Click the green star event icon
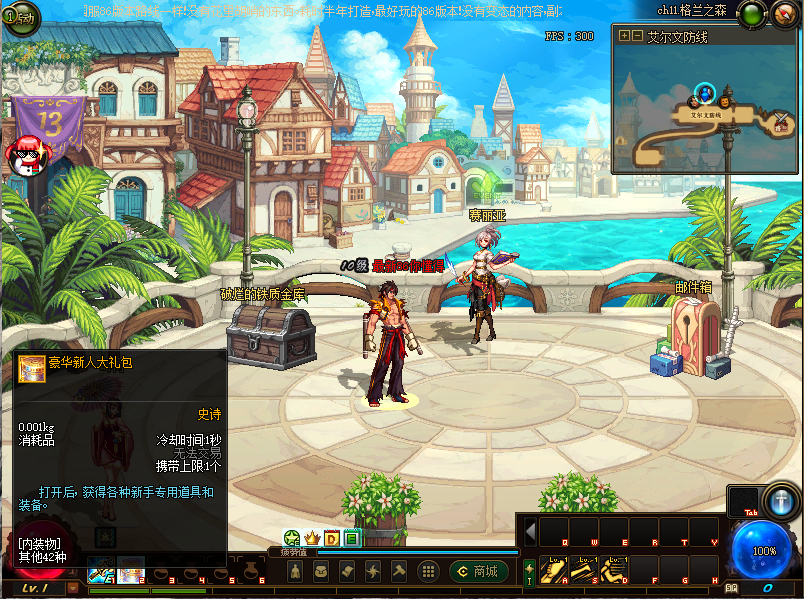Viewport: 804px width, 599px height. click(292, 539)
